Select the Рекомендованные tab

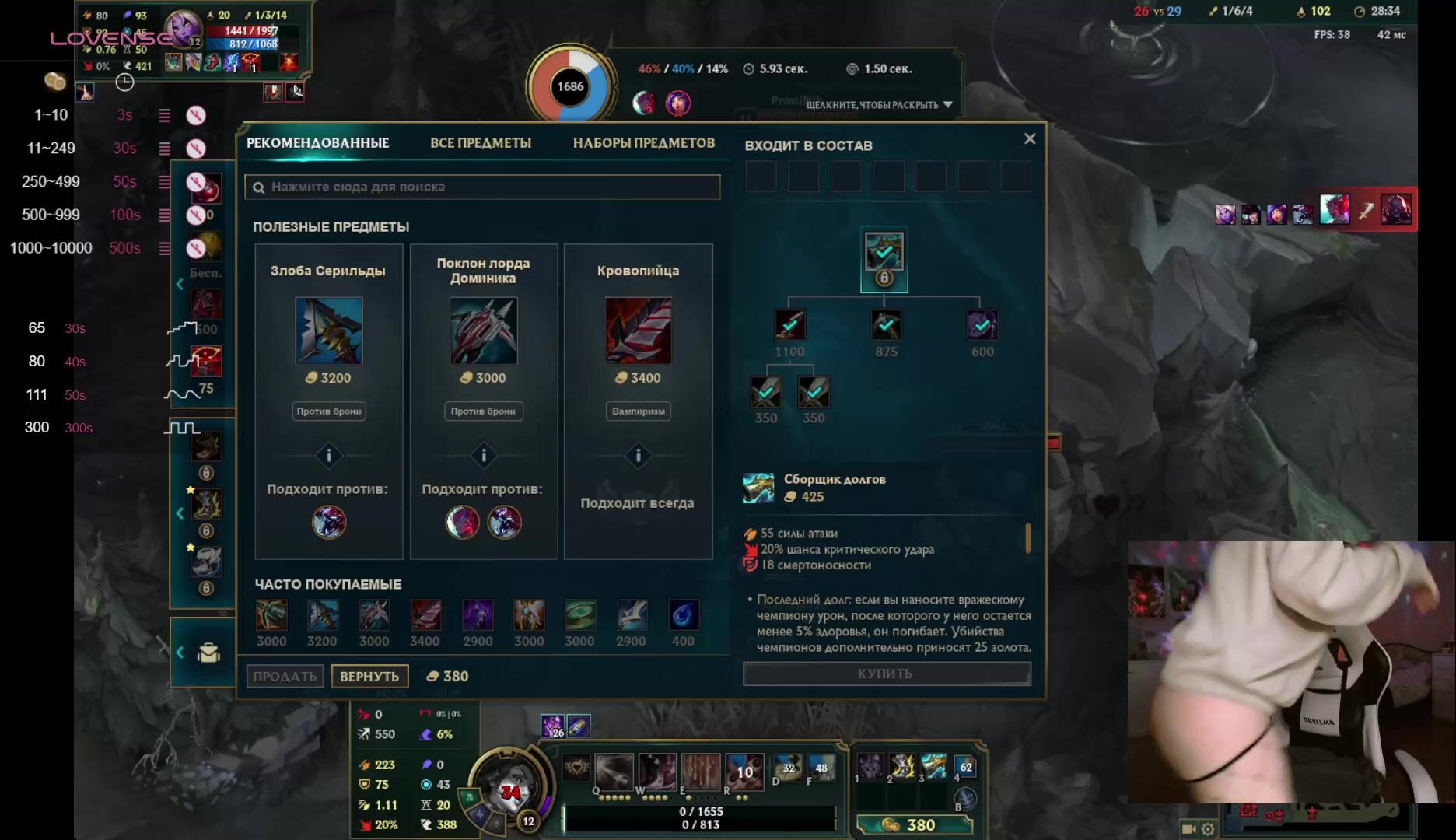(317, 143)
